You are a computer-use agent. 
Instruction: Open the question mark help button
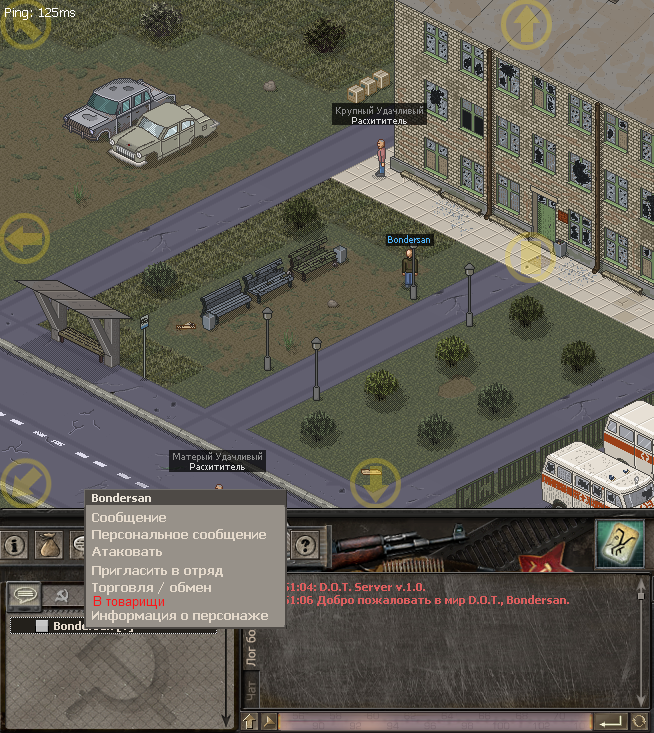click(x=305, y=546)
